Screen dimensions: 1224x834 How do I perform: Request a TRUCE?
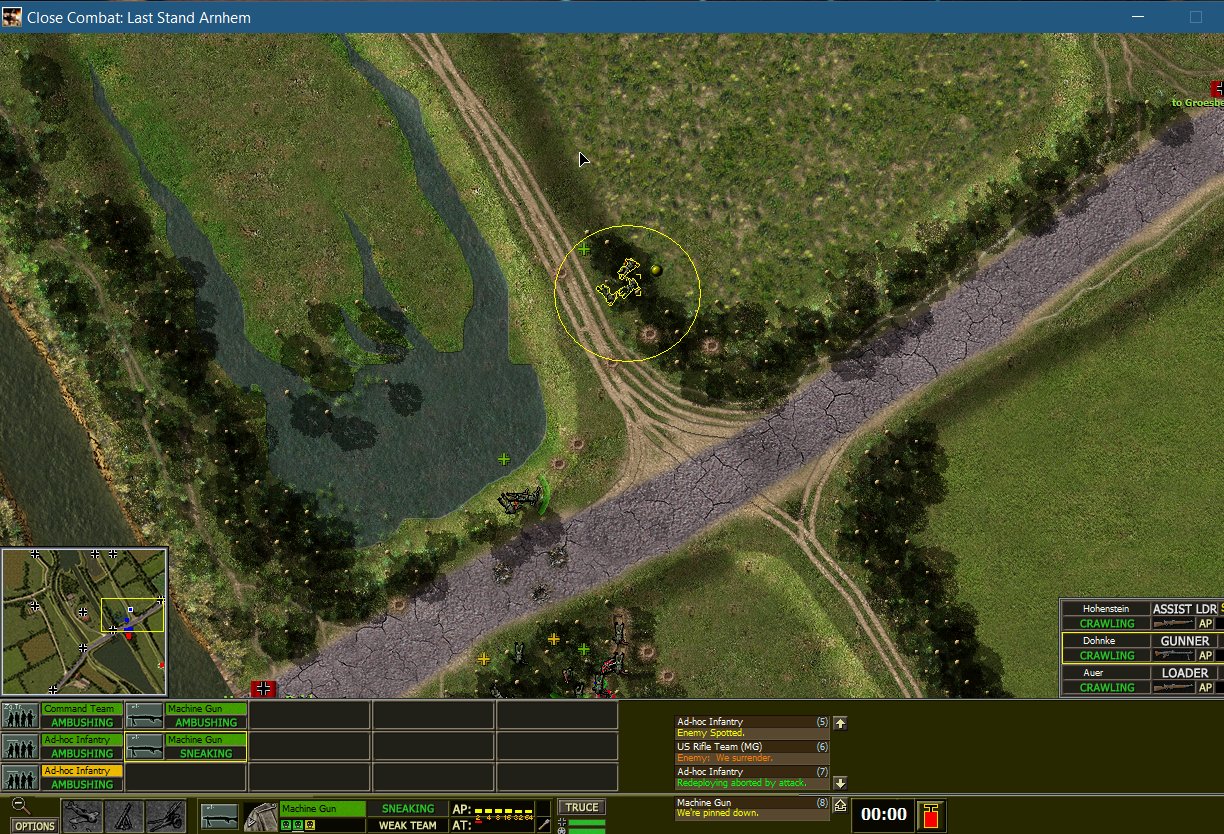[581, 808]
